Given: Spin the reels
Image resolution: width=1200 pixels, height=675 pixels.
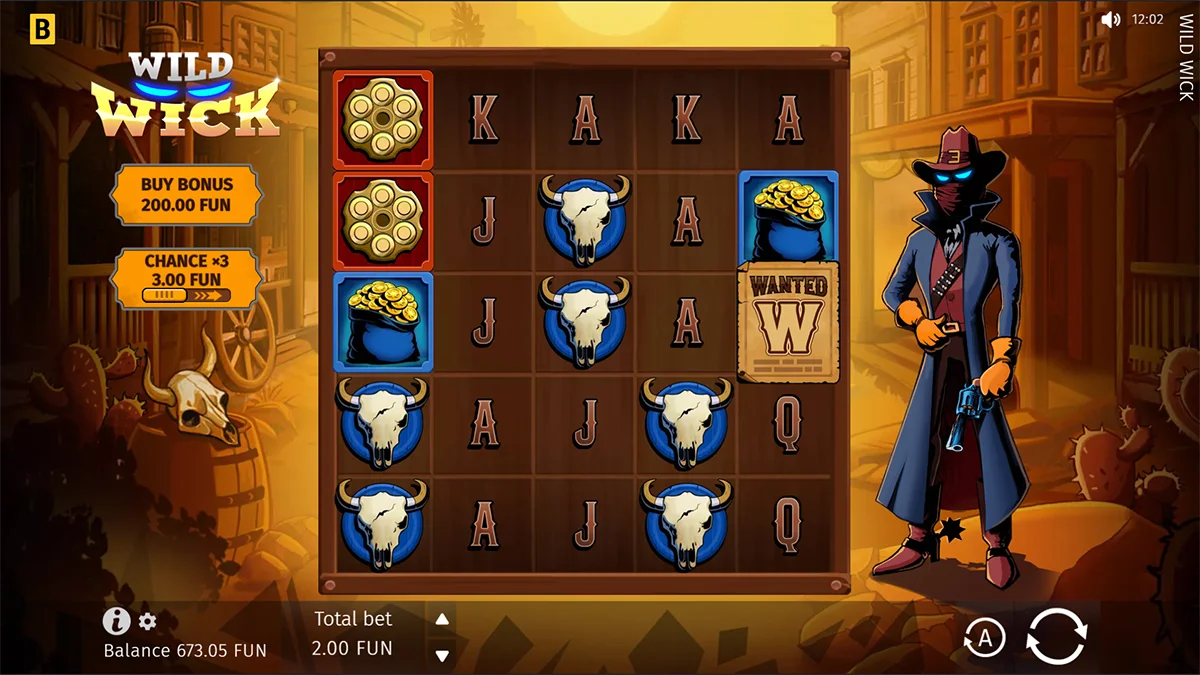Looking at the screenshot, I should [1056, 636].
